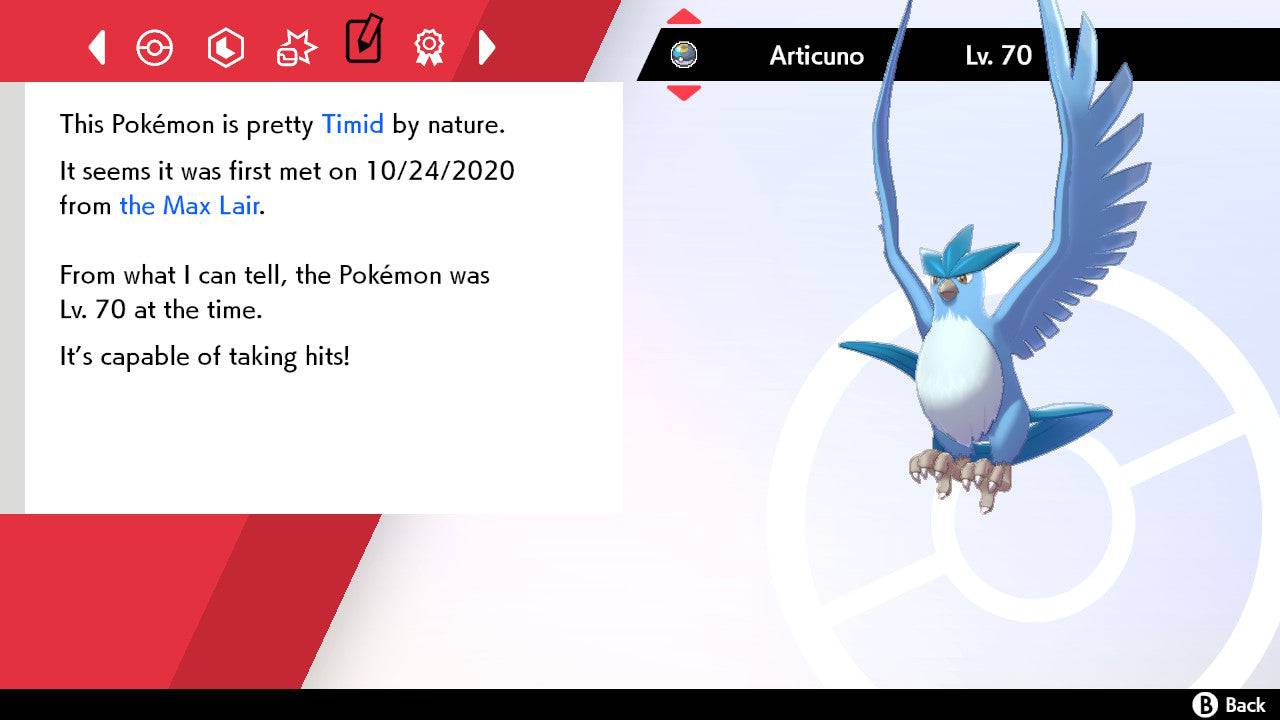This screenshot has height=720, width=1280.
Task: Select the stats hexagon icon
Action: [x=225, y=45]
